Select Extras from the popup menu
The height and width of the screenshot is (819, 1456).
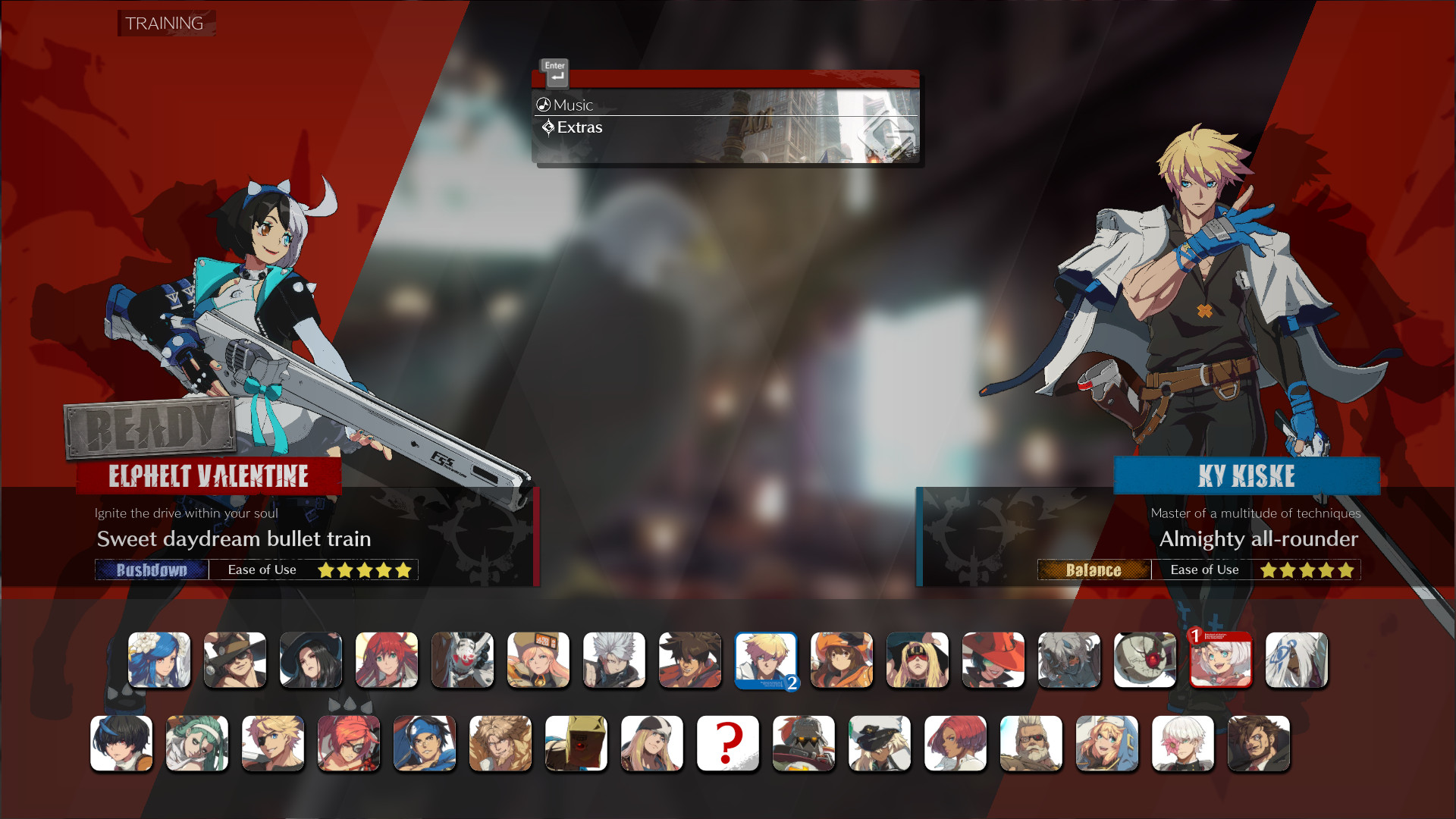pyautogui.click(x=579, y=127)
